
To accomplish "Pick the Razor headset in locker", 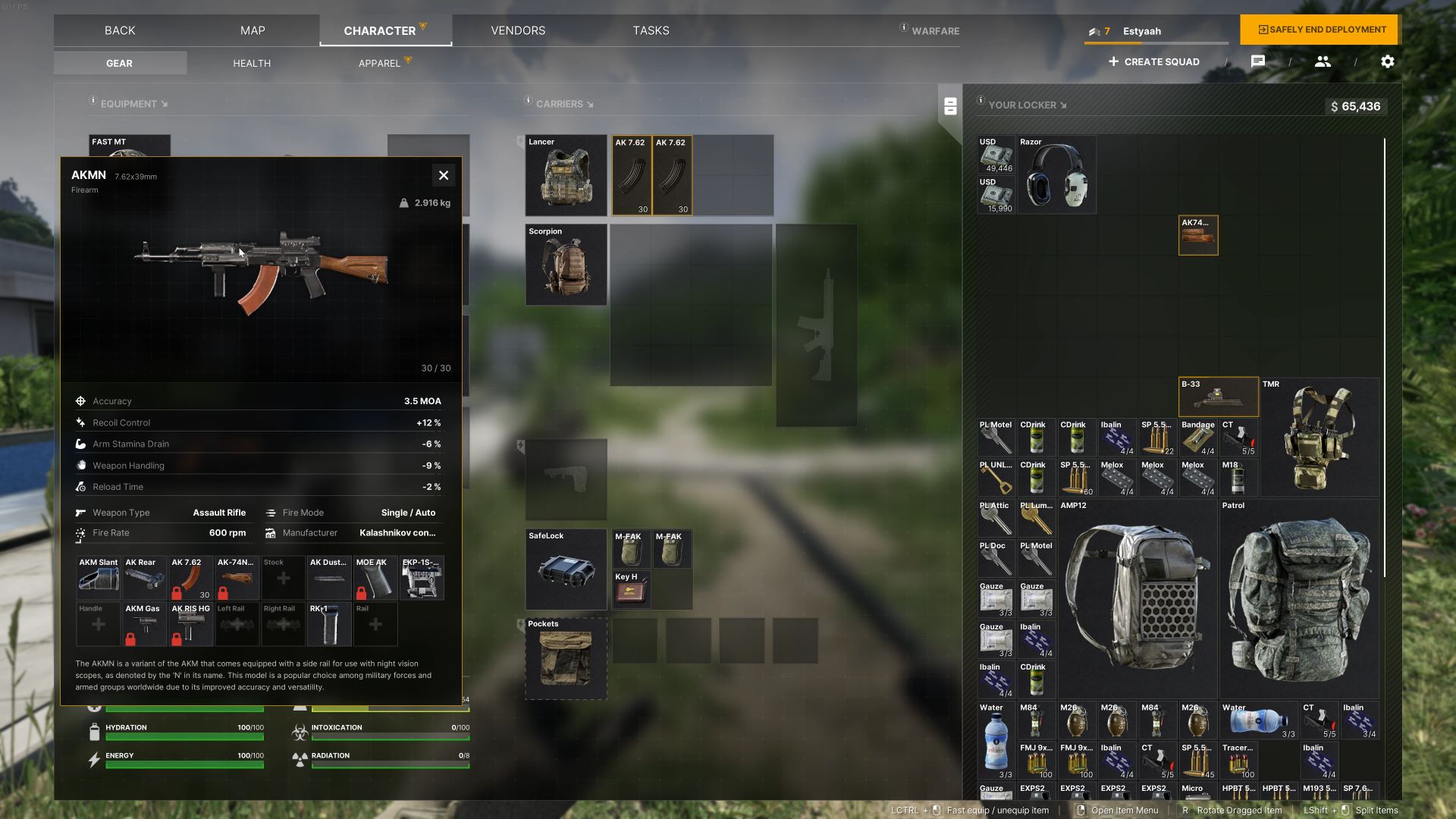I will 1056,175.
